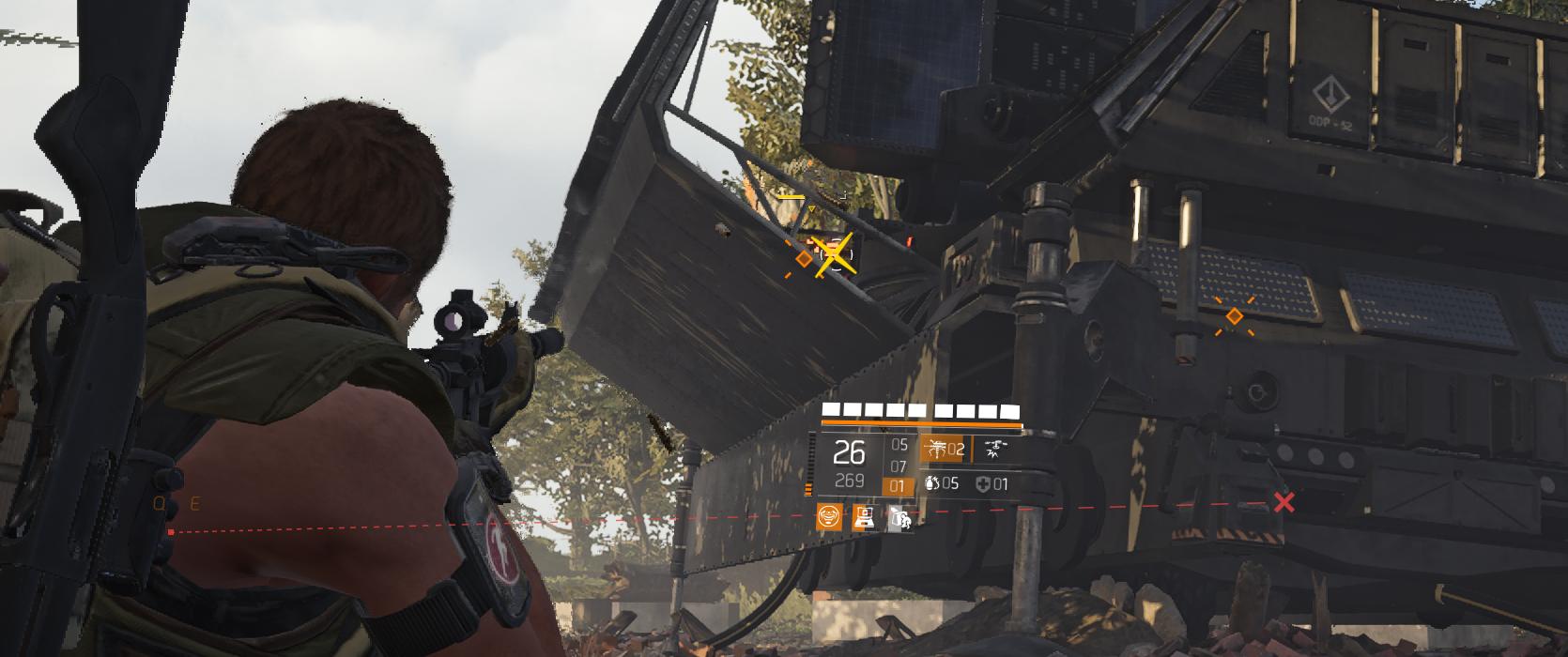Click the laughing face status icon
This screenshot has height=657, width=1568.
tap(829, 516)
